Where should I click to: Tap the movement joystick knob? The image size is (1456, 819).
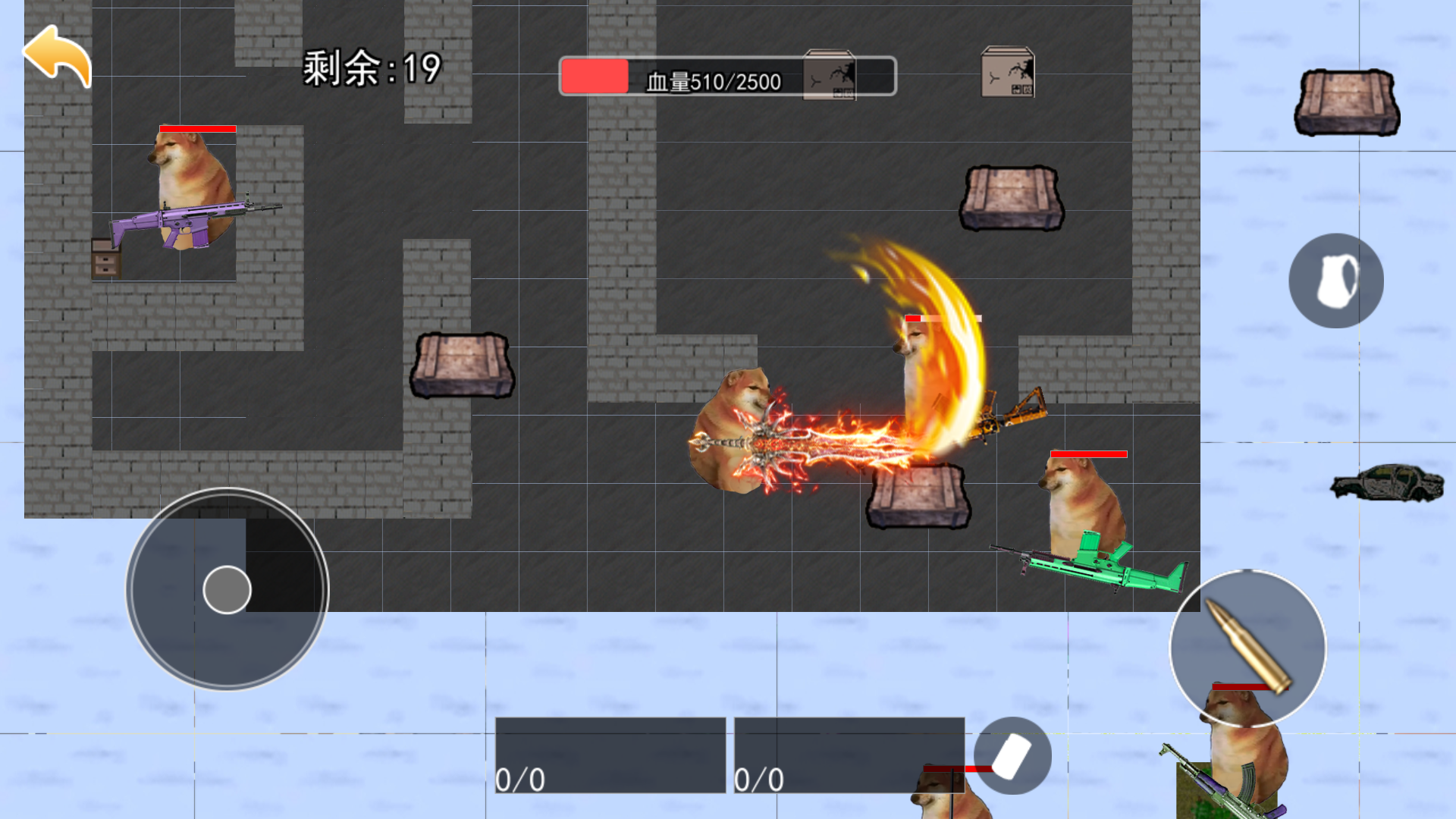click(227, 591)
